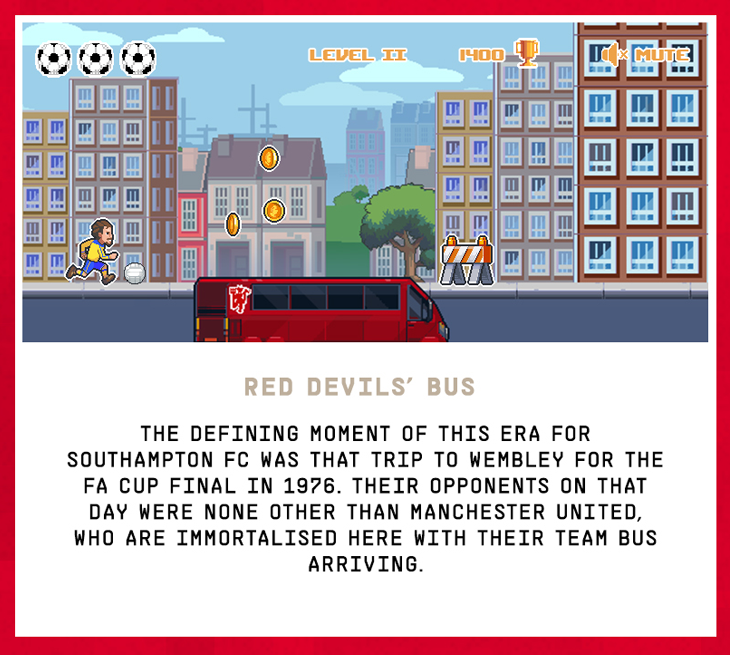Toggle the Mute sound button
Screen dimensions: 730x655
[646, 54]
